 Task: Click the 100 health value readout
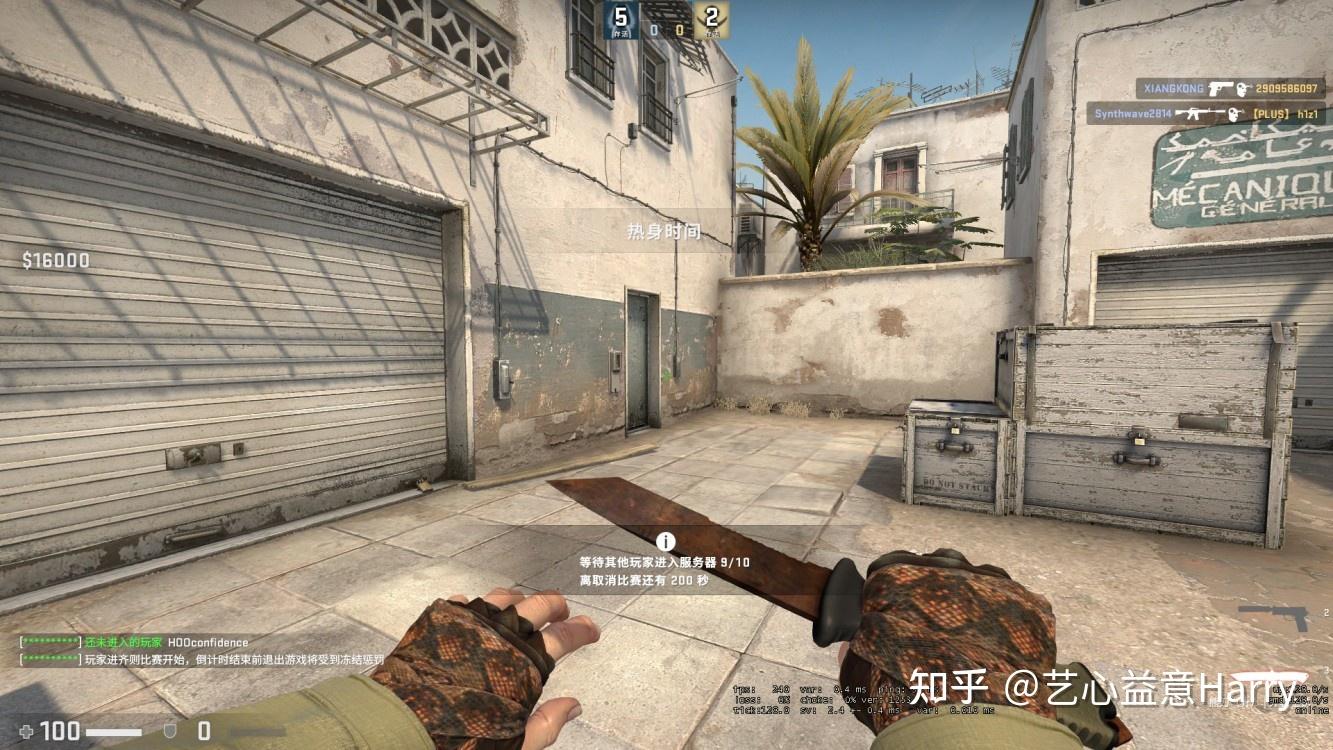pos(58,731)
